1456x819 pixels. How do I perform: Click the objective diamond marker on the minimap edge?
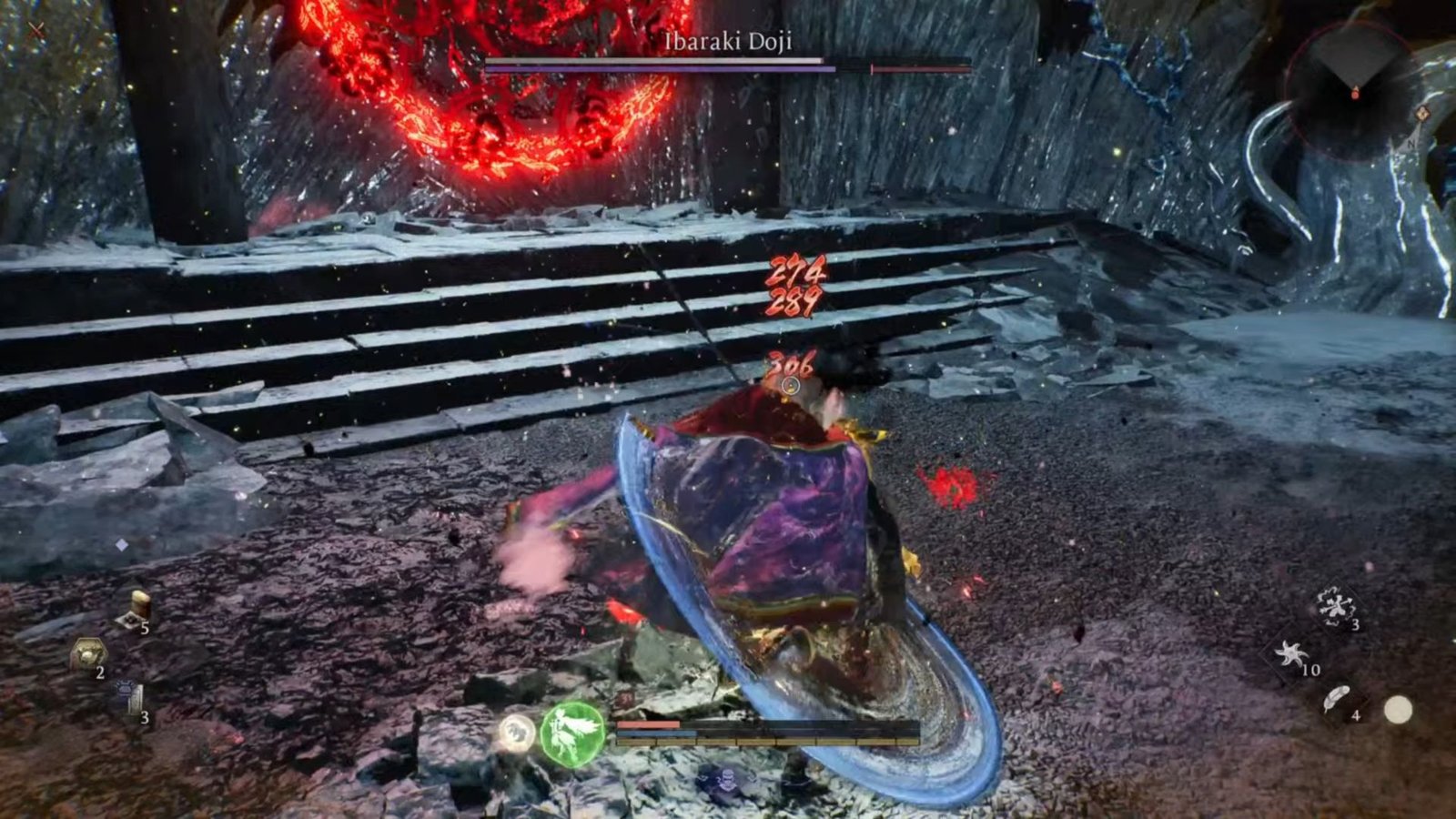click(x=1423, y=113)
